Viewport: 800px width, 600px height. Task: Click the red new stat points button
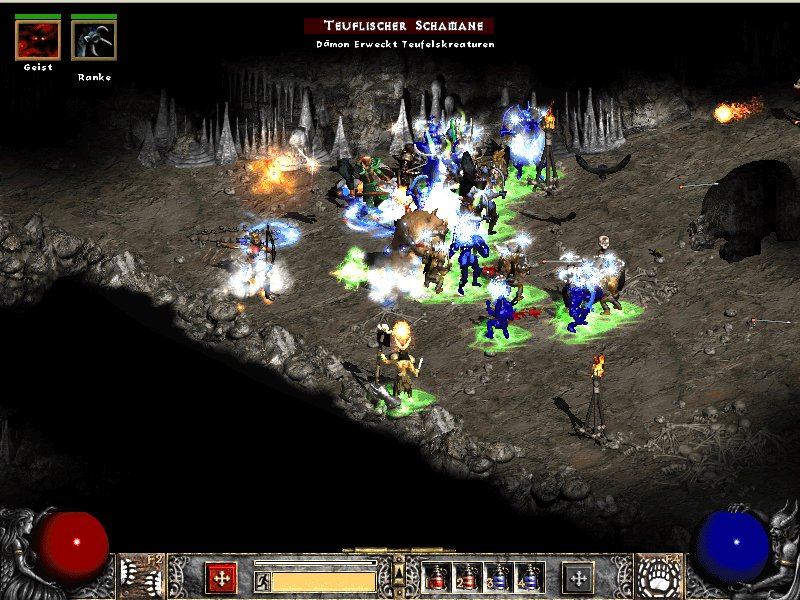221,577
